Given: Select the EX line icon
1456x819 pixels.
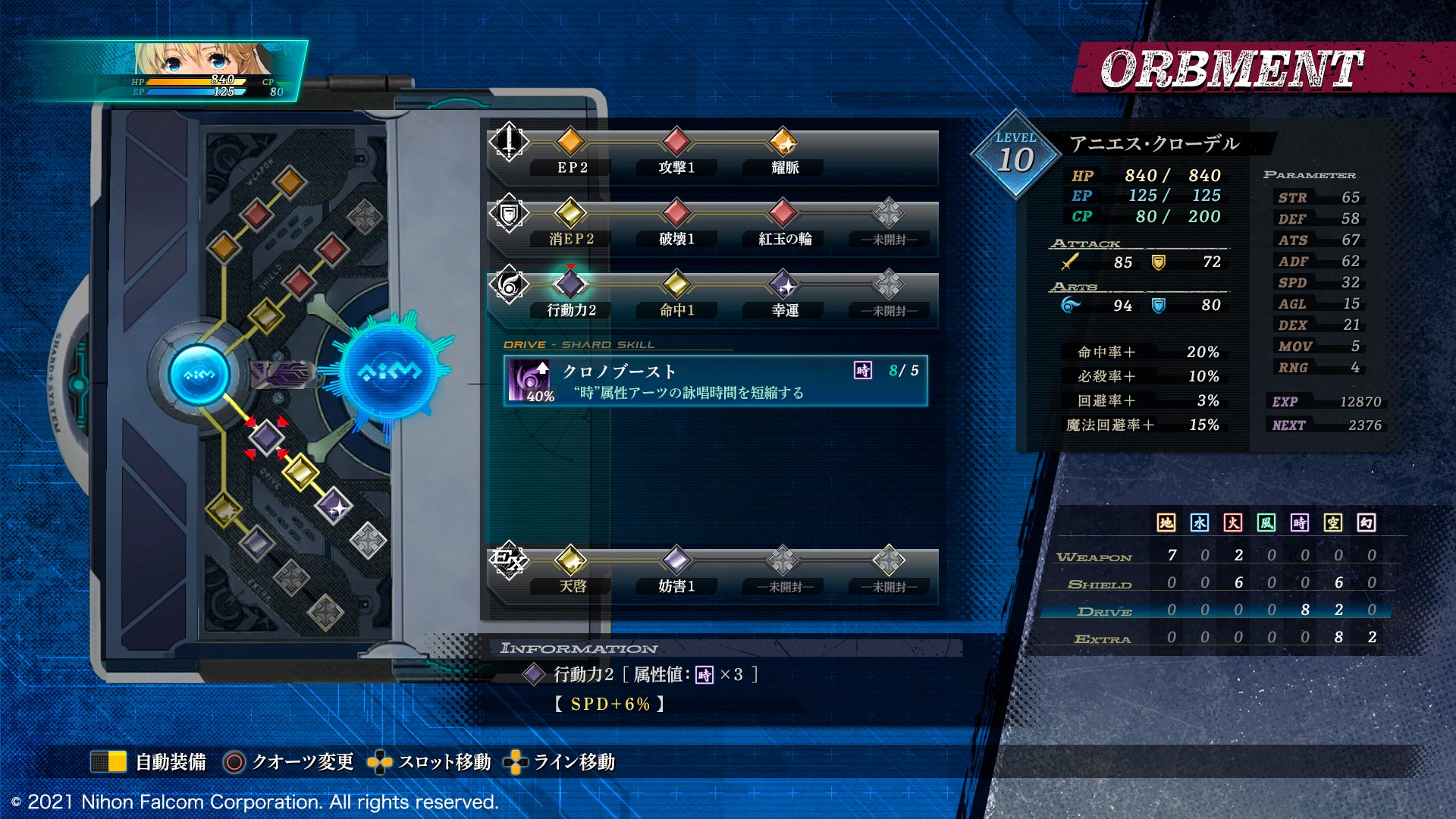Looking at the screenshot, I should click(x=508, y=561).
